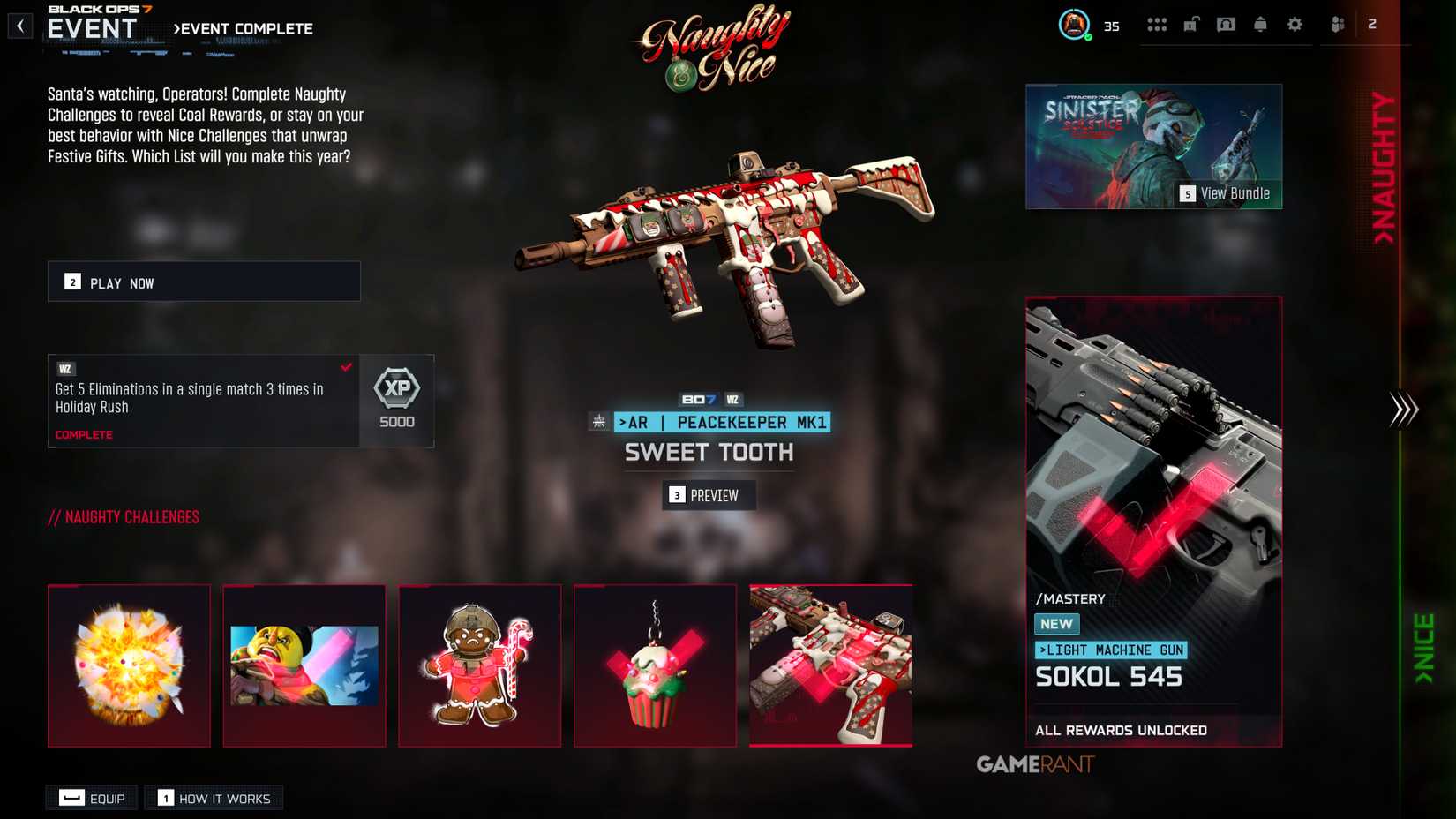Select the cupcake weapon charm reward
Viewport: 1456px width, 819px height.
tap(655, 665)
